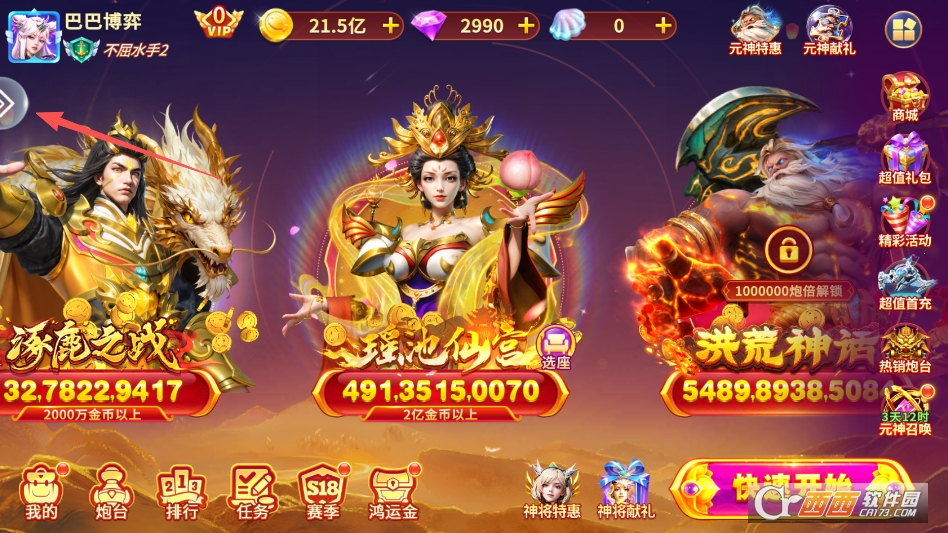Open the 任务 quest list
Image resolution: width=948 pixels, height=533 pixels.
pyautogui.click(x=253, y=491)
